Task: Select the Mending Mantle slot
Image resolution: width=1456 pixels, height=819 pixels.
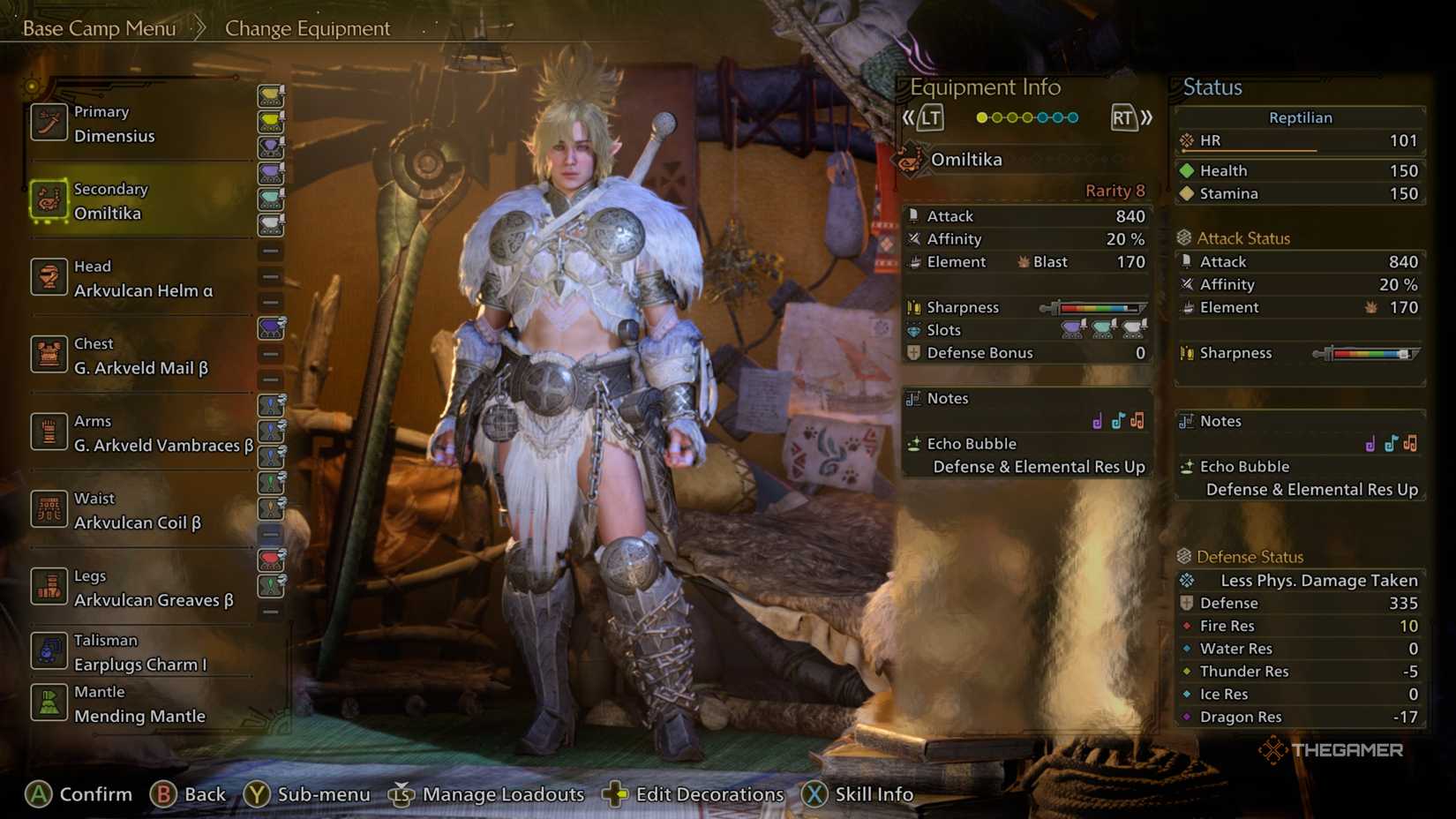Action: tap(139, 704)
